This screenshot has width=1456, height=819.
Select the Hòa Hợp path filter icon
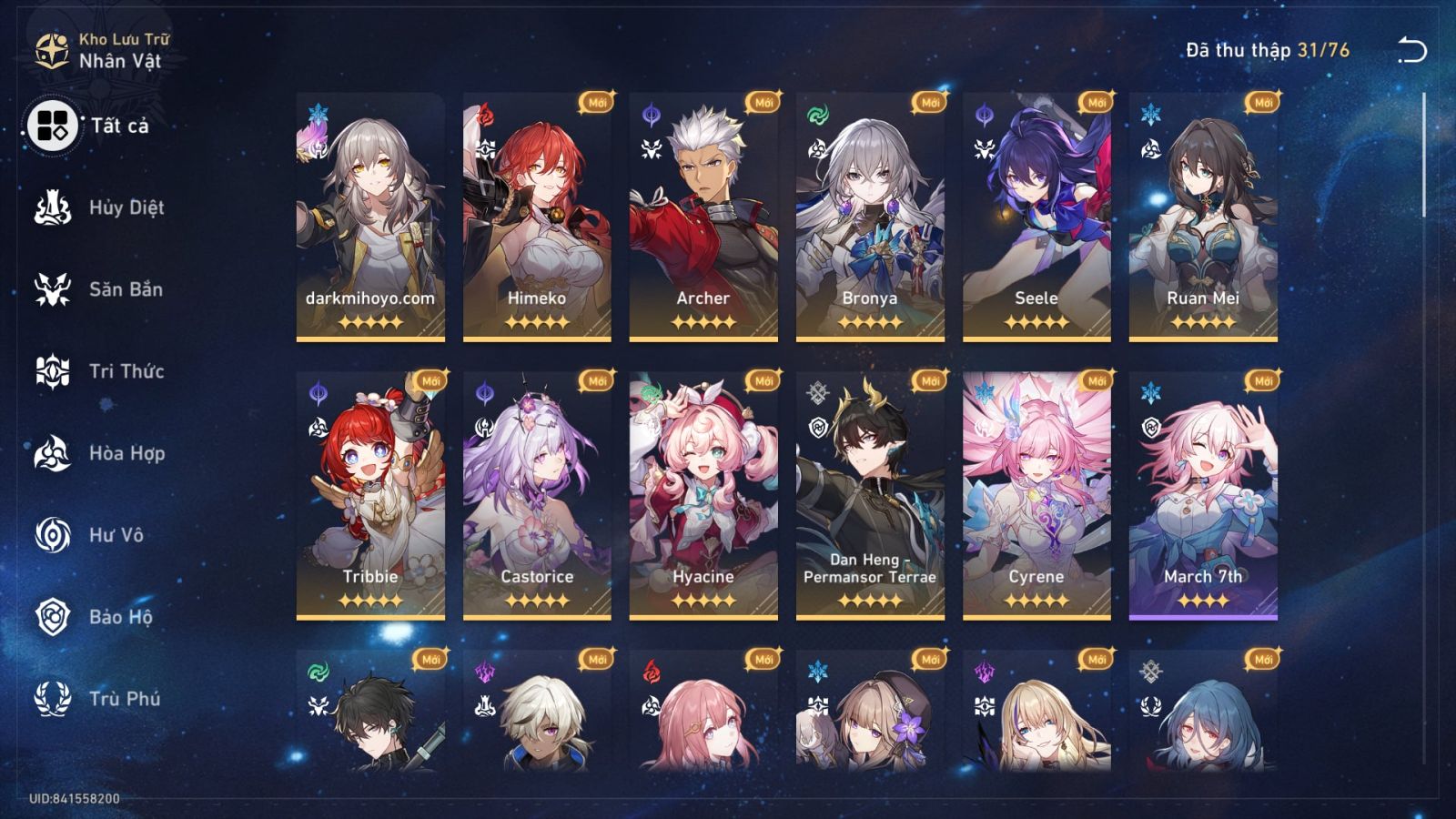click(x=53, y=453)
